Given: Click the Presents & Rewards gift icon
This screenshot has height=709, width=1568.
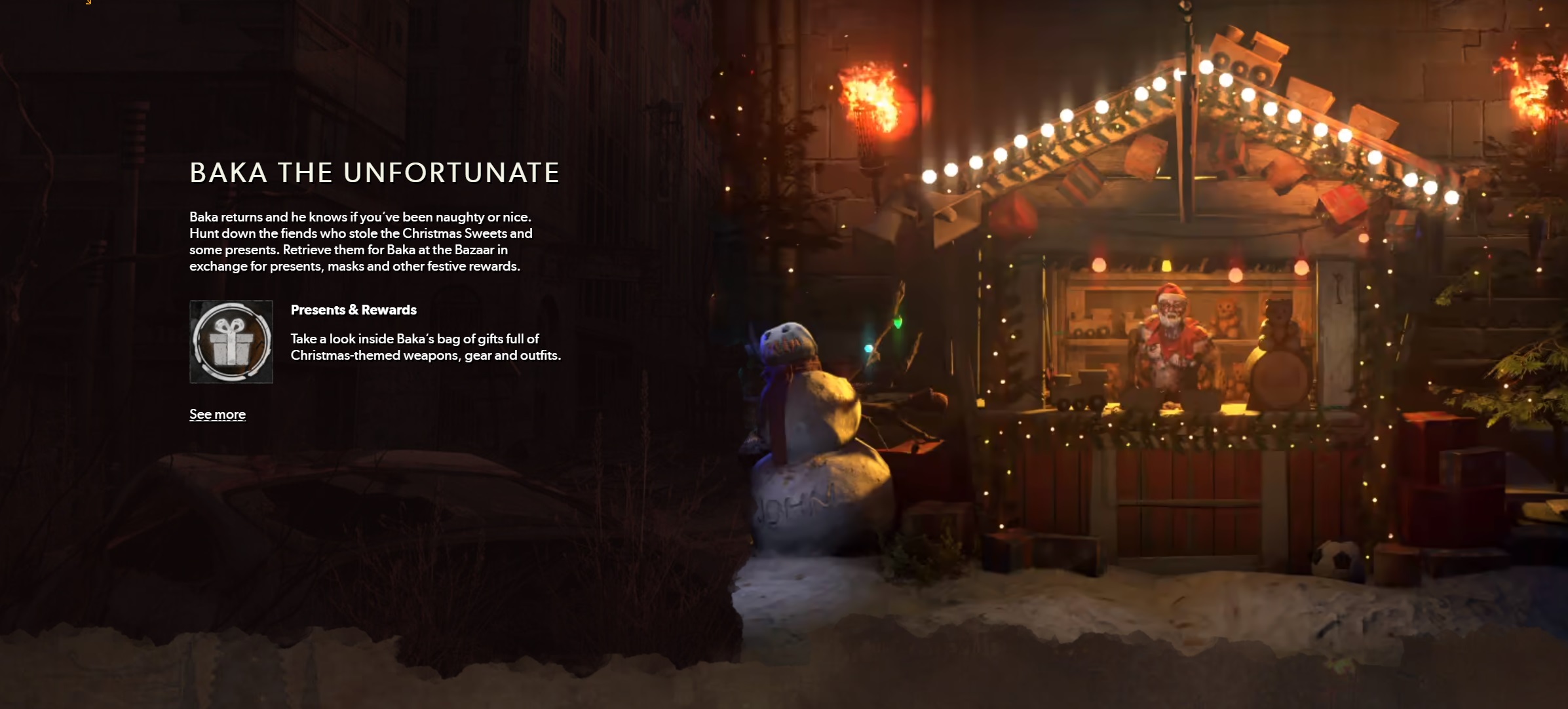Looking at the screenshot, I should click(x=231, y=341).
